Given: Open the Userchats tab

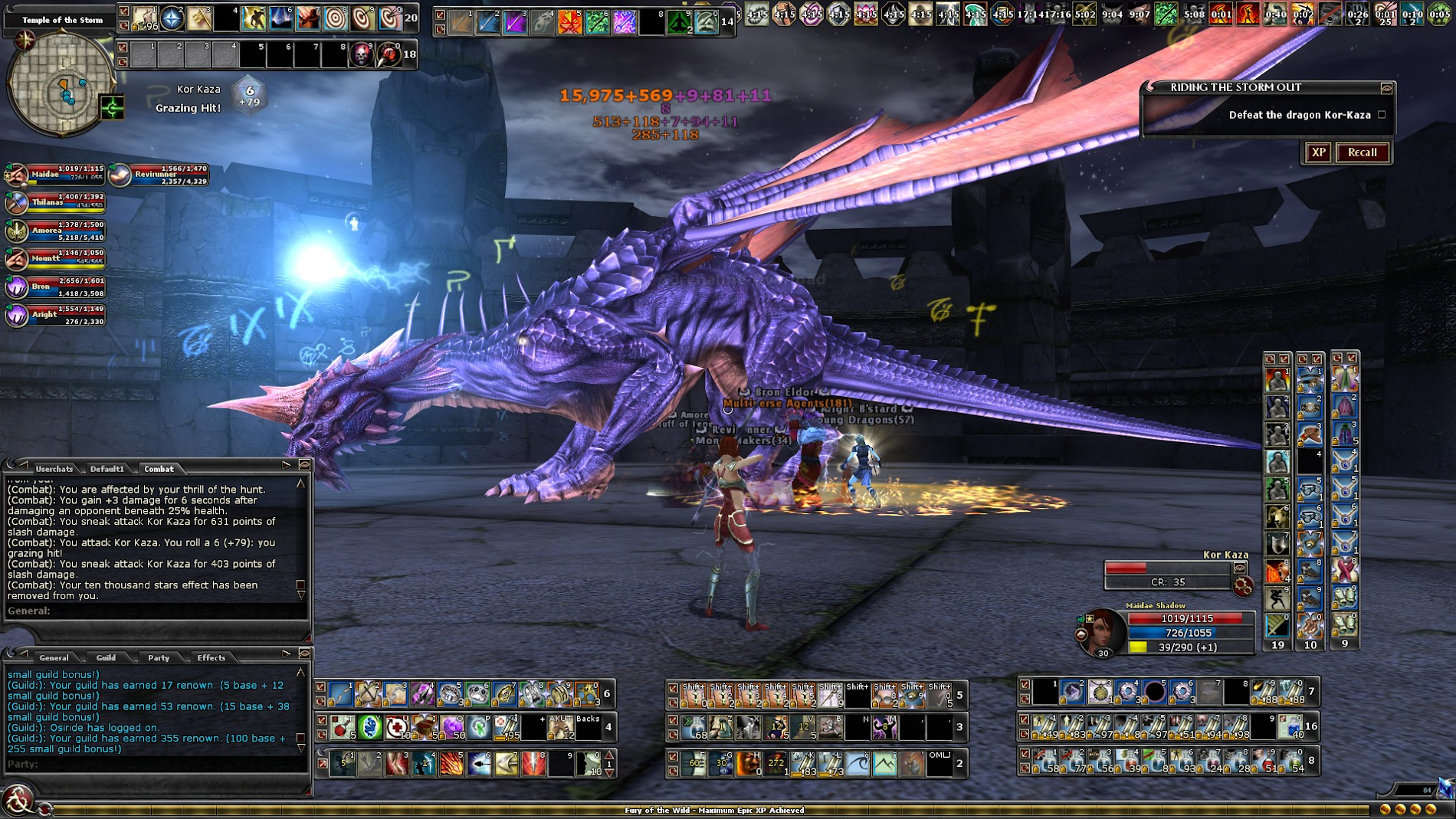Looking at the screenshot, I should (x=54, y=469).
